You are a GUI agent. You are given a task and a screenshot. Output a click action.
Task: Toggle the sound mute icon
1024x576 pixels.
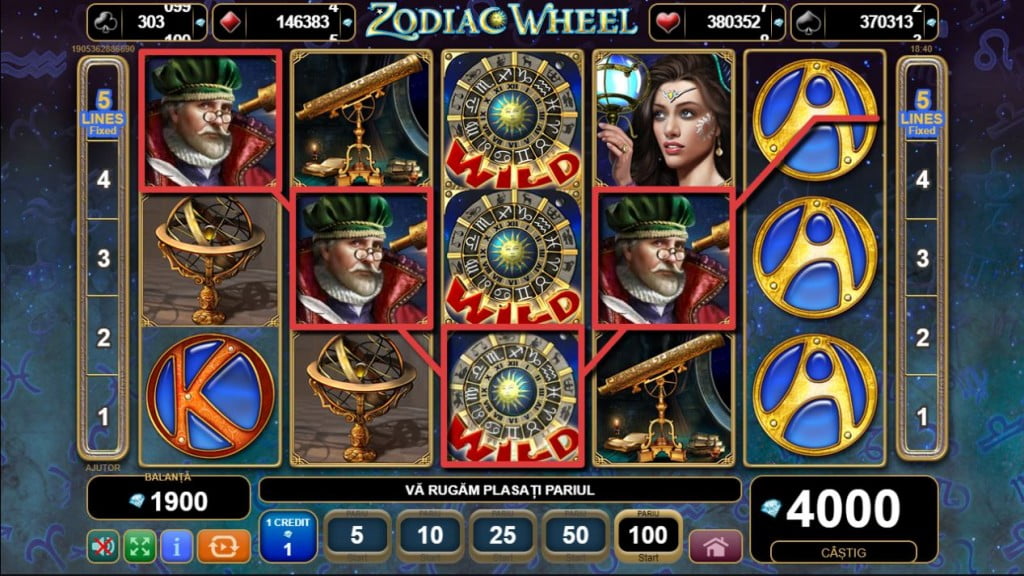[x=102, y=547]
